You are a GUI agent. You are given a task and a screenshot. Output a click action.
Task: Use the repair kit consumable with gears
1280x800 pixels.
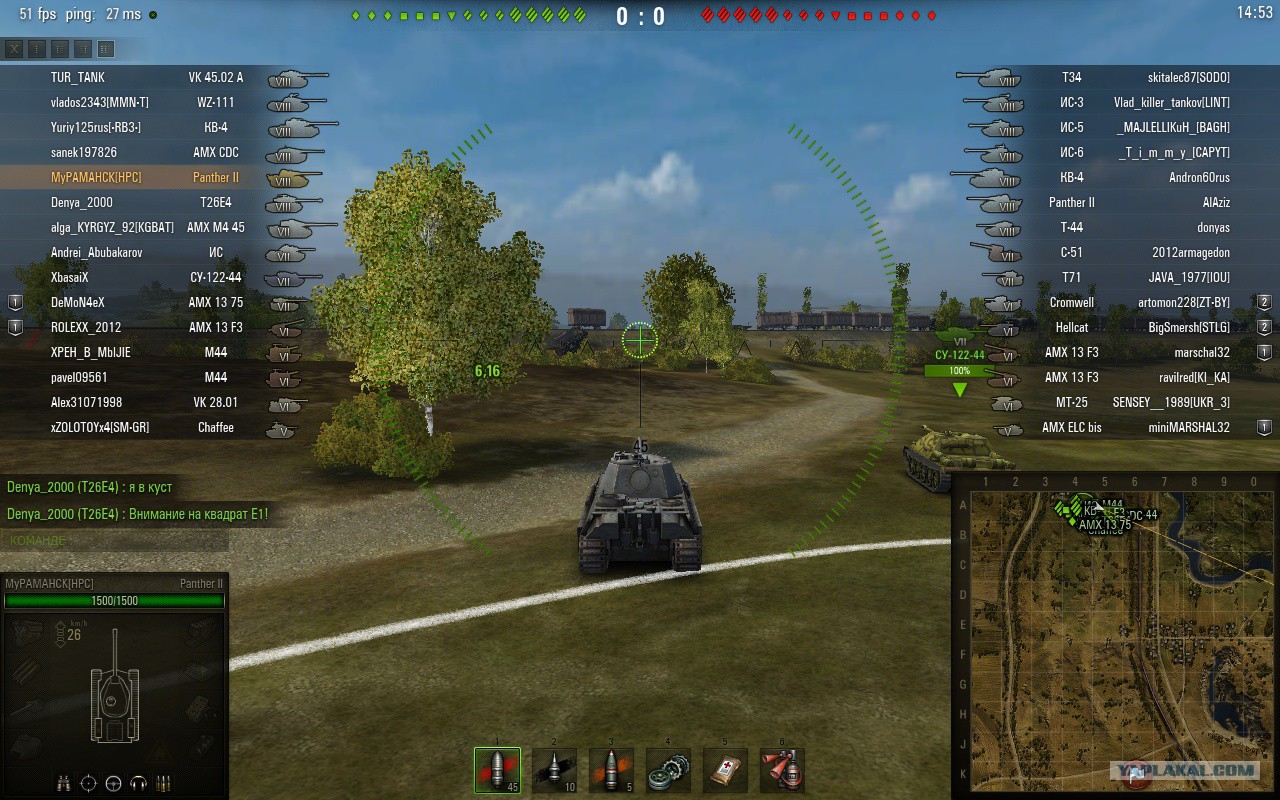(668, 770)
